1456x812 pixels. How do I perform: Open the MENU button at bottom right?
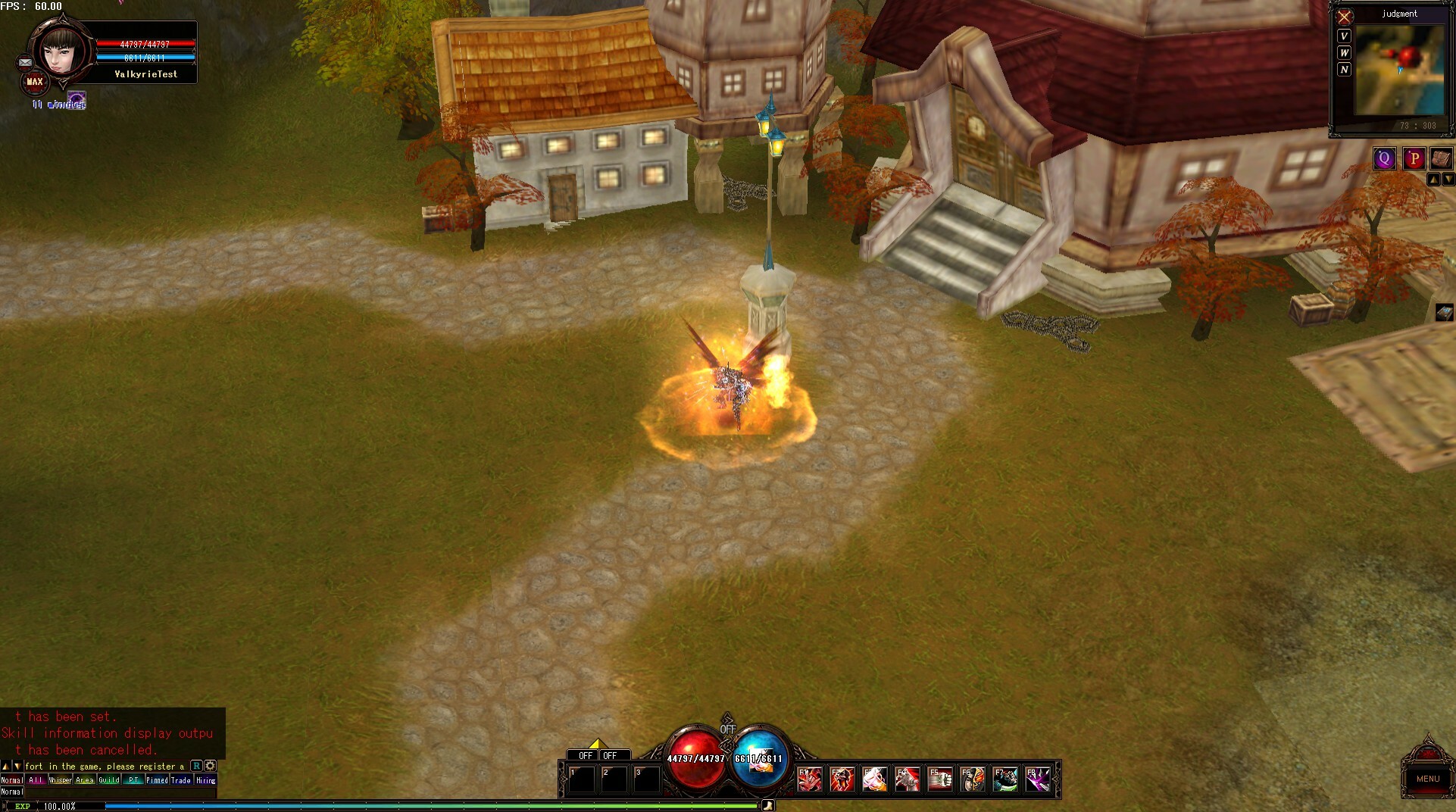1428,779
